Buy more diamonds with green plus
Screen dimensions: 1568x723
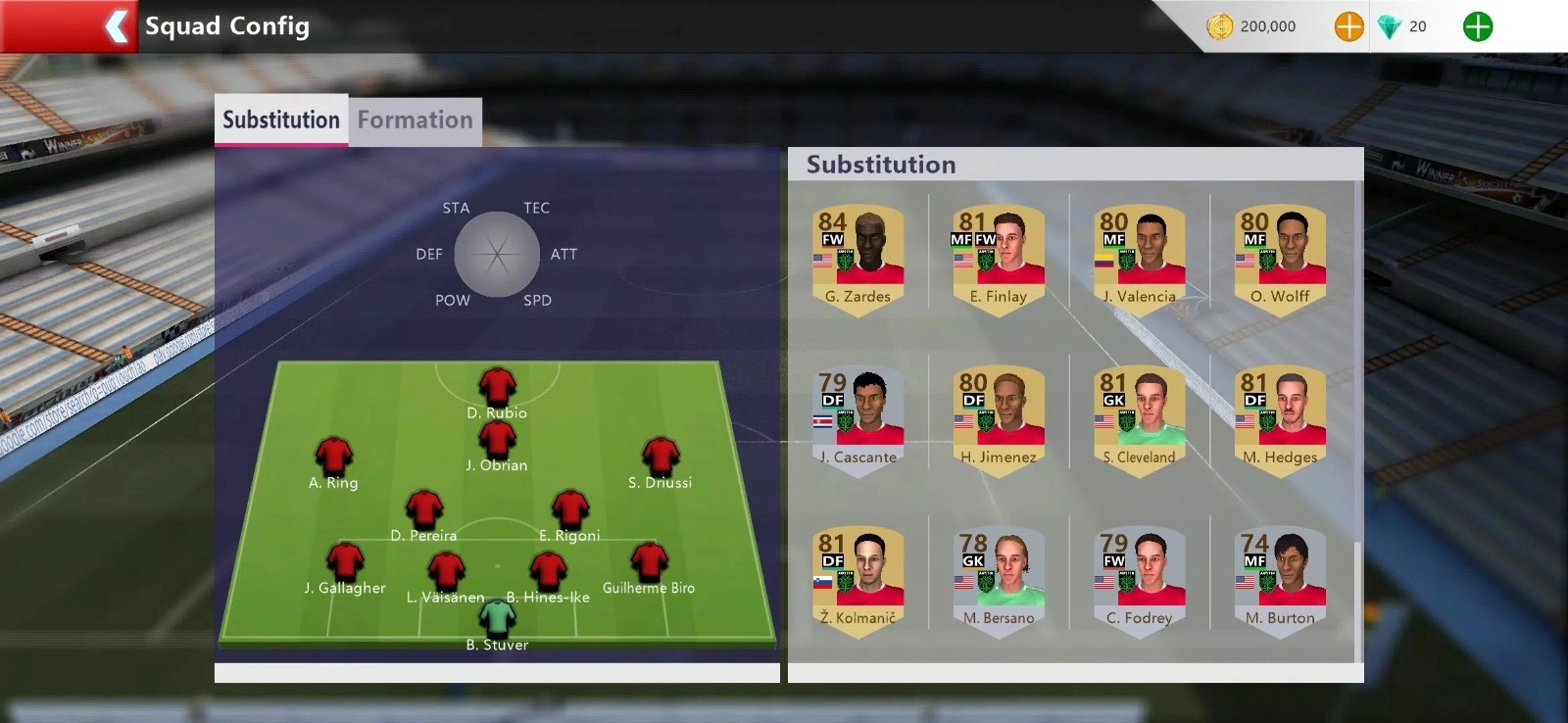(x=1477, y=26)
